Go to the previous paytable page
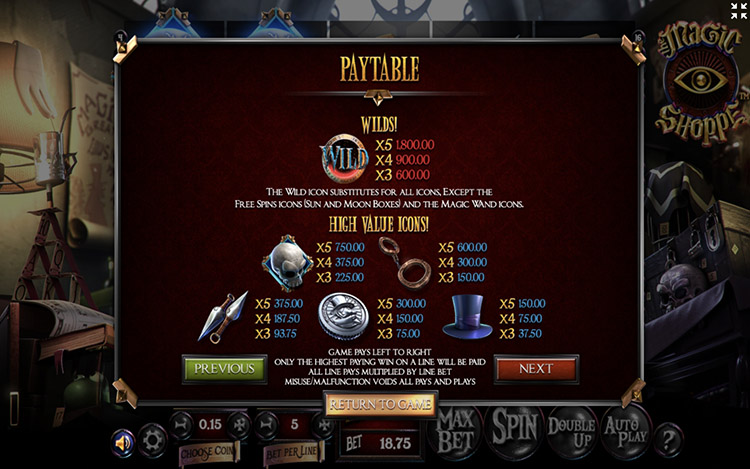This screenshot has height=469, width=750. point(224,368)
